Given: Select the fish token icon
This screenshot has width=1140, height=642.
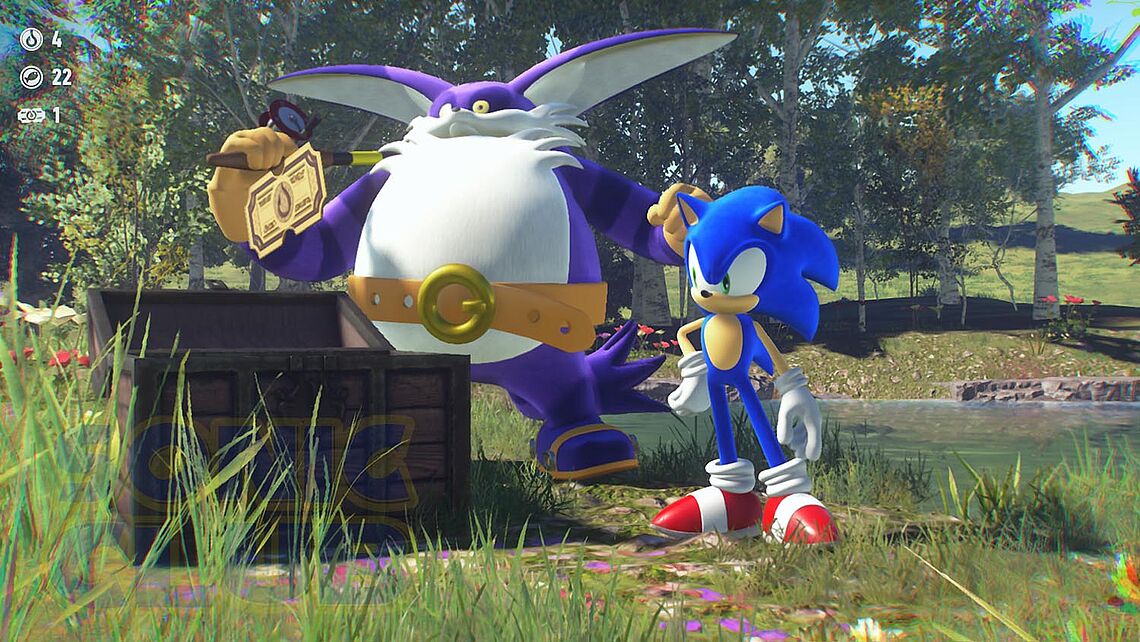Looking at the screenshot, I should coord(31,77).
